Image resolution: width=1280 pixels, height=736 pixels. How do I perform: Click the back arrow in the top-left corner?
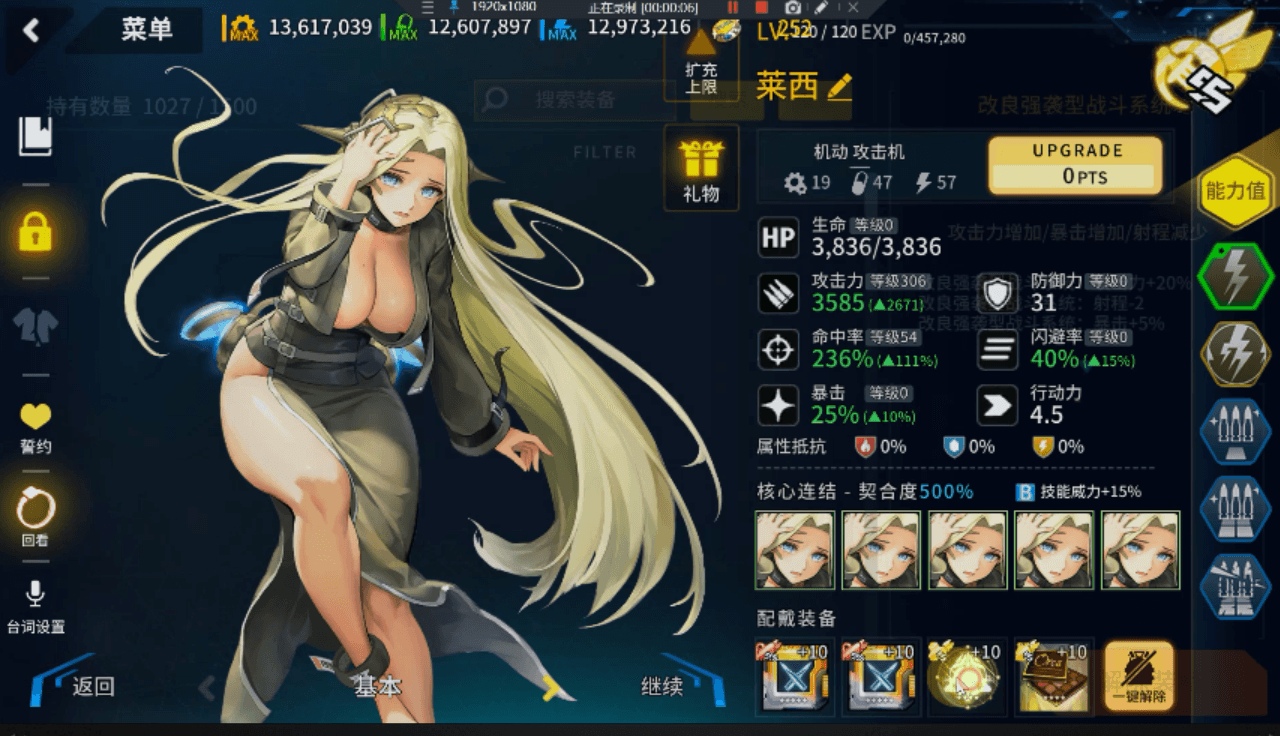[31, 31]
